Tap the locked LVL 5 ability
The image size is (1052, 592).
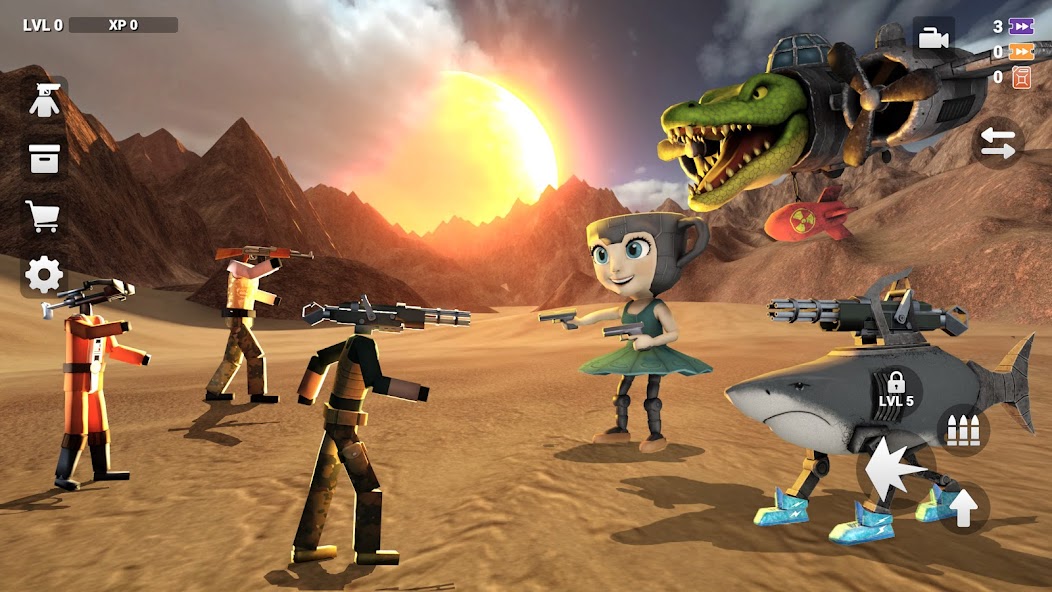pos(896,388)
